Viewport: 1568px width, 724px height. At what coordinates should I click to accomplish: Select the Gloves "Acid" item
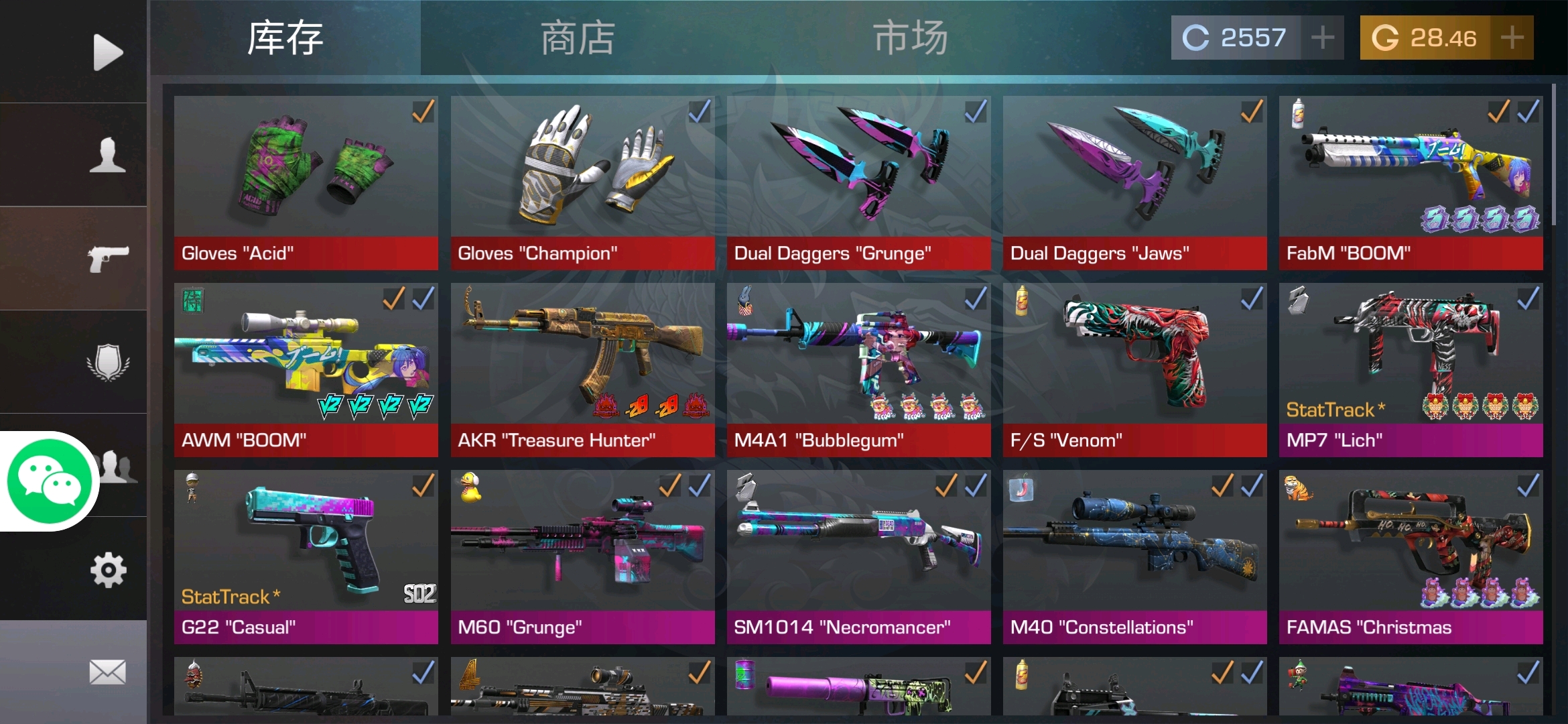click(x=306, y=182)
